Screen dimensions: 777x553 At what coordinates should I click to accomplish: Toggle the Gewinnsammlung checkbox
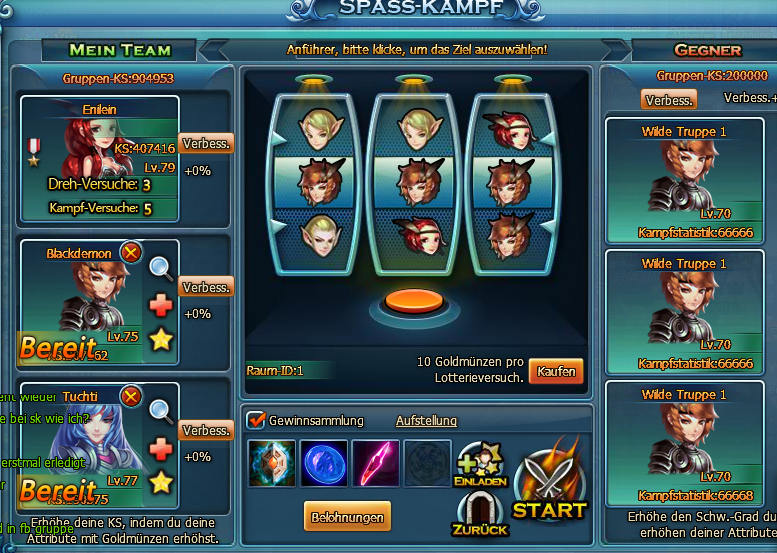256,420
